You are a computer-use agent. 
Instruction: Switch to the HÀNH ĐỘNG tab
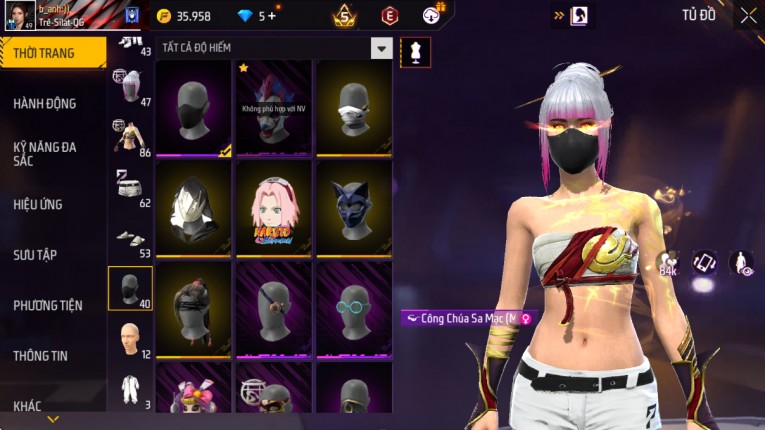click(45, 104)
